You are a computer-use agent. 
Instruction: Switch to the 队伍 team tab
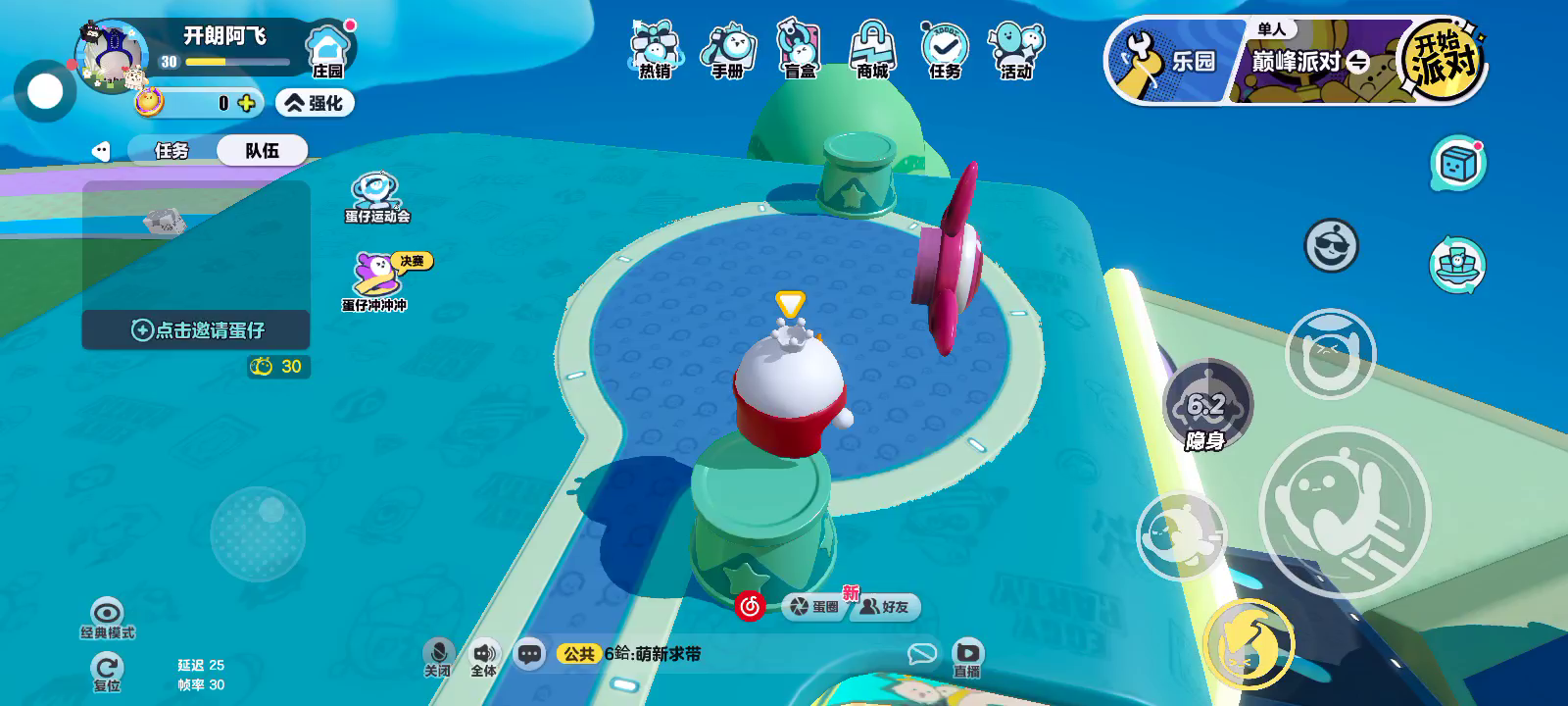point(262,150)
